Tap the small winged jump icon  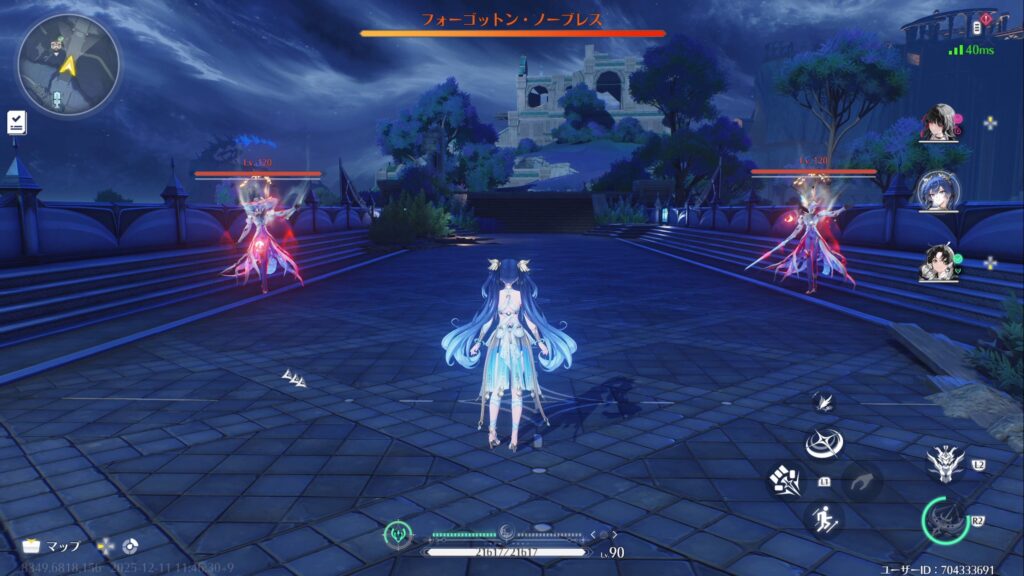coord(825,402)
